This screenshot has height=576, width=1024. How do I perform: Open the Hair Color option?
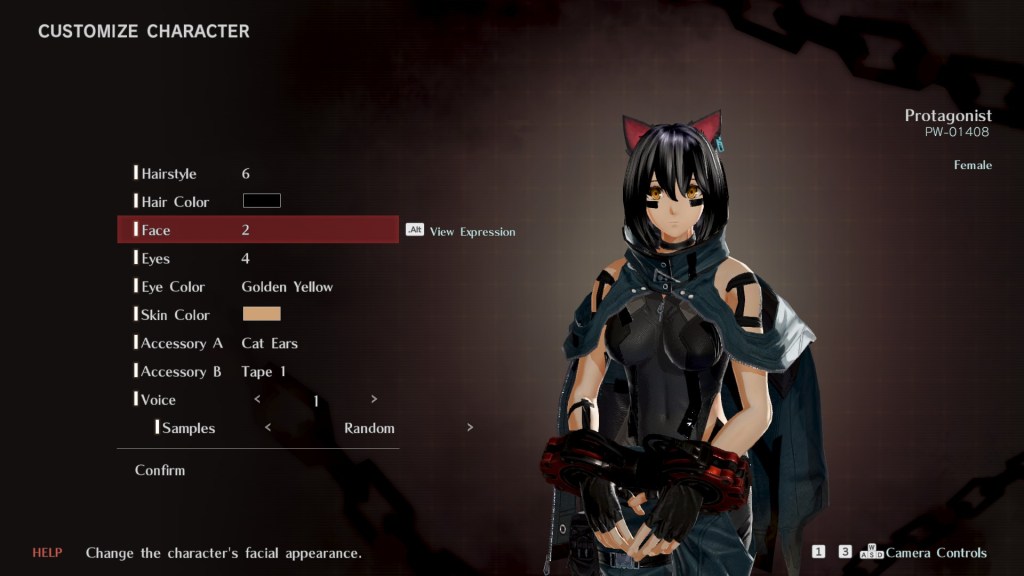(x=175, y=202)
